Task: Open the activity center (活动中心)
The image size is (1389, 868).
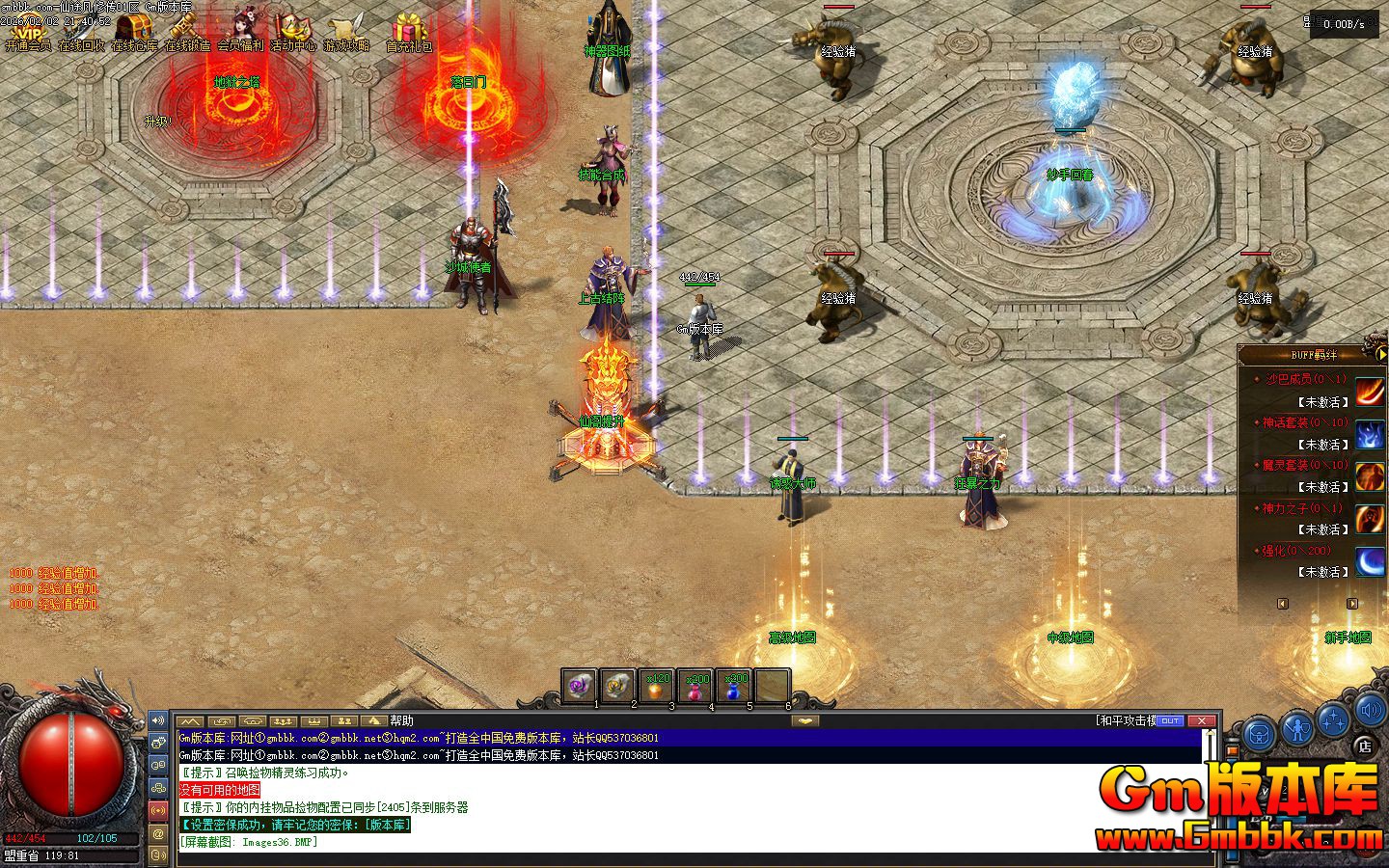Action: click(293, 30)
